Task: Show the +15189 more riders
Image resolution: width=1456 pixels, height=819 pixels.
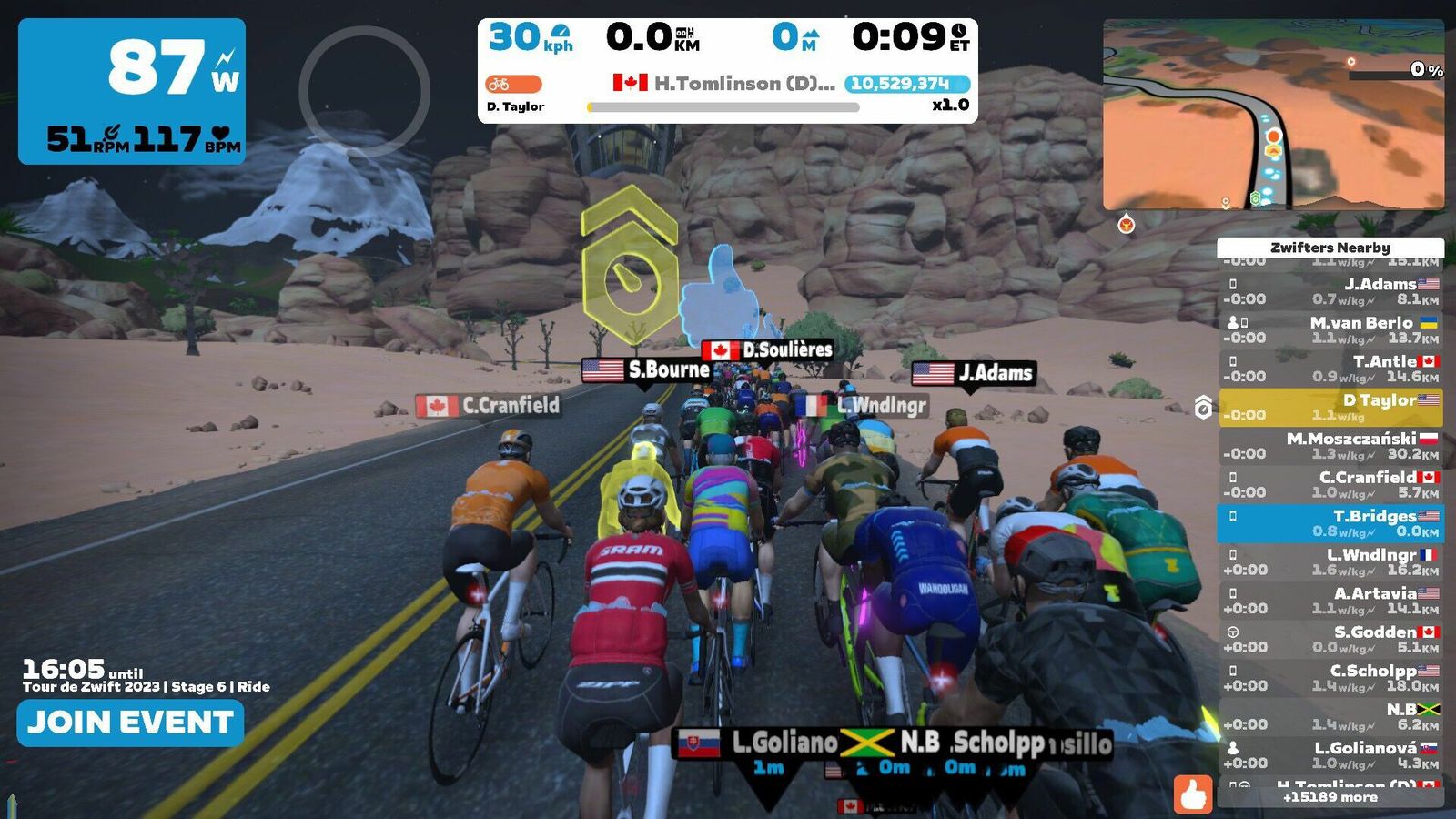Action: [x=1330, y=797]
